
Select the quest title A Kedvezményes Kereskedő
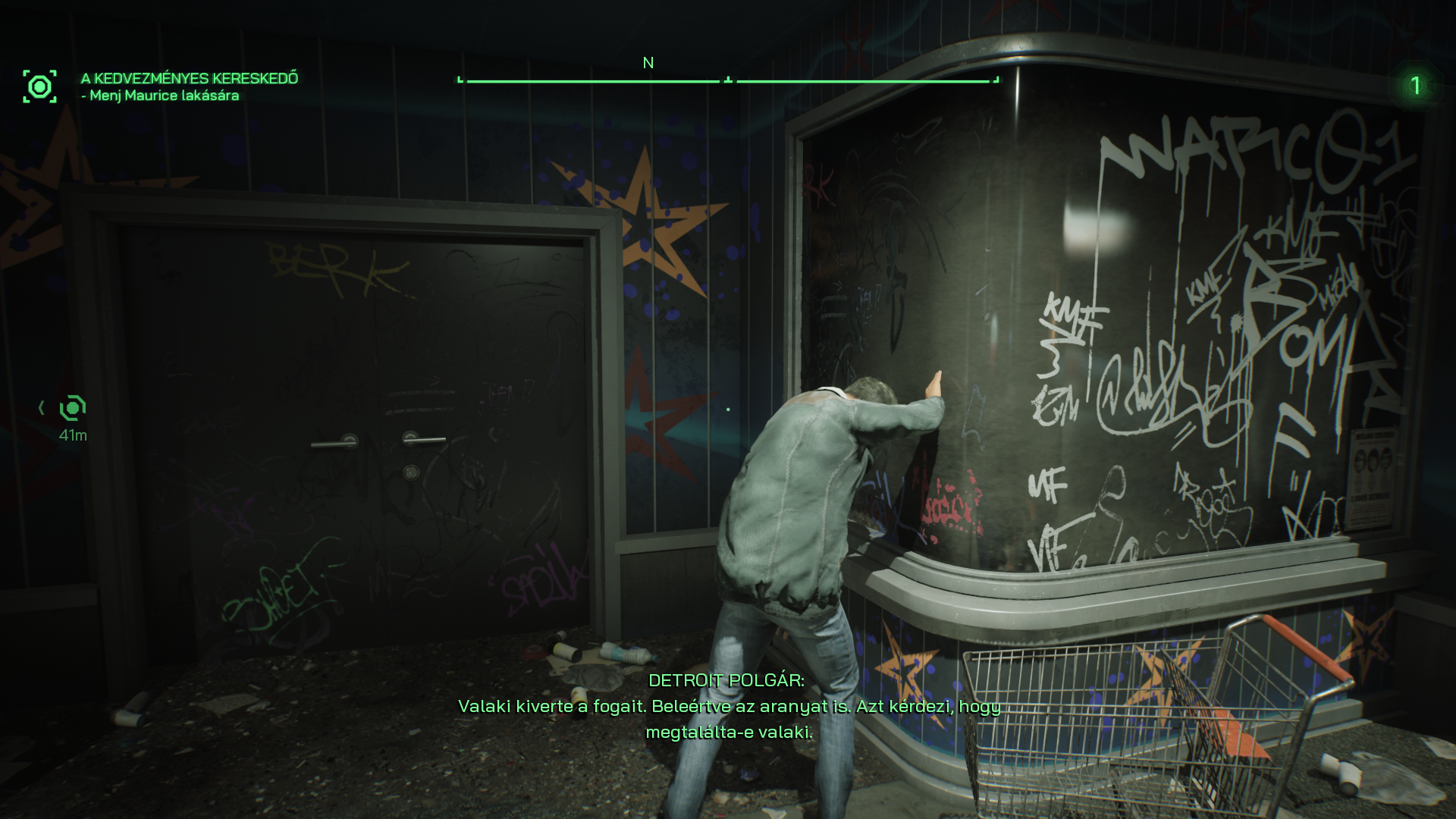[x=190, y=78]
